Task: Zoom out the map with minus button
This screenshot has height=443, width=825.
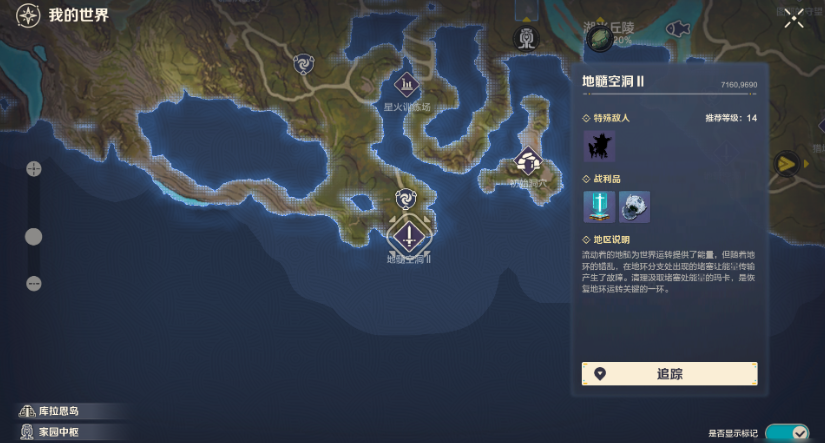Action: click(x=33, y=283)
